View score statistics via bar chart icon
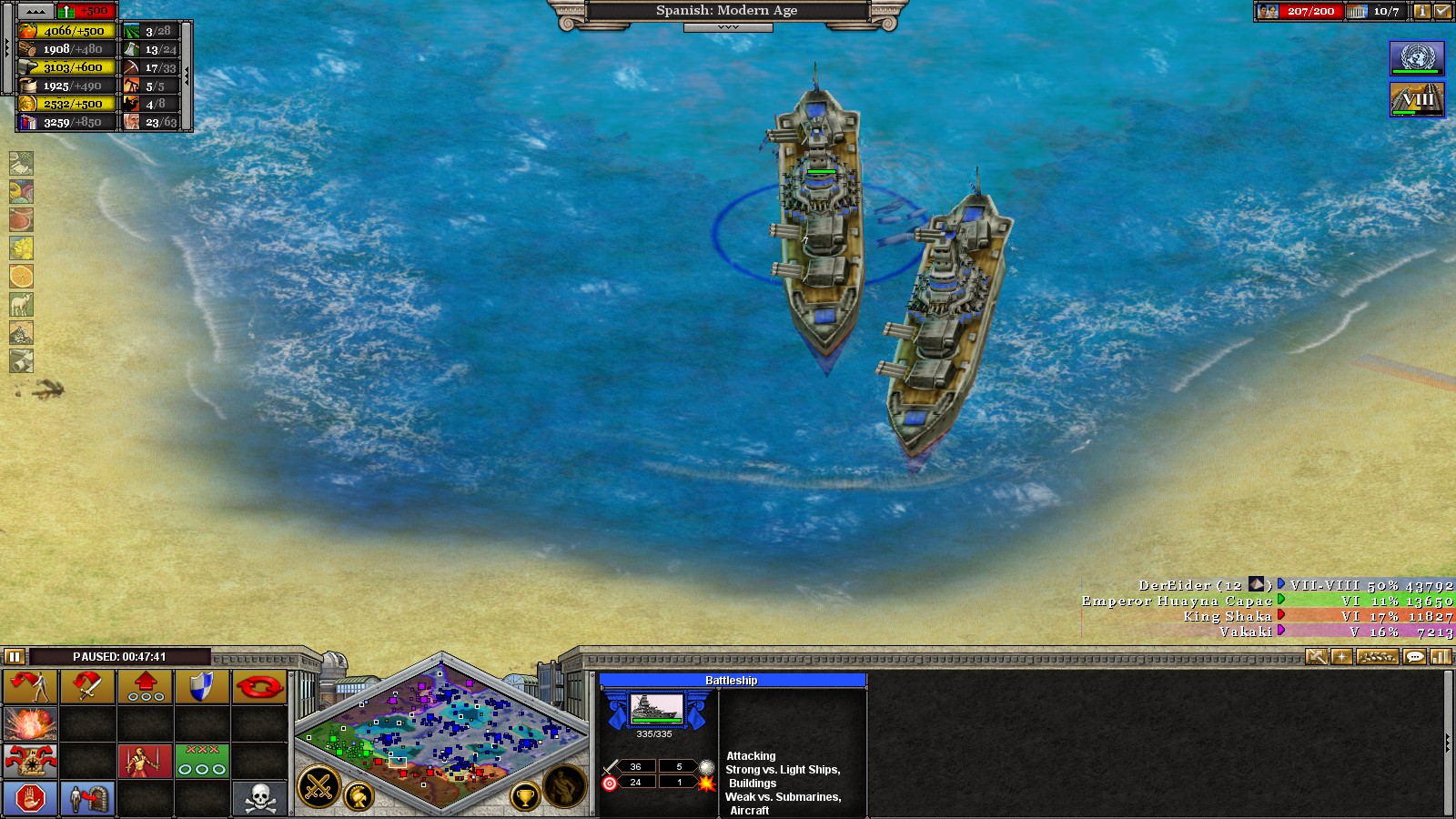 click(x=1440, y=656)
